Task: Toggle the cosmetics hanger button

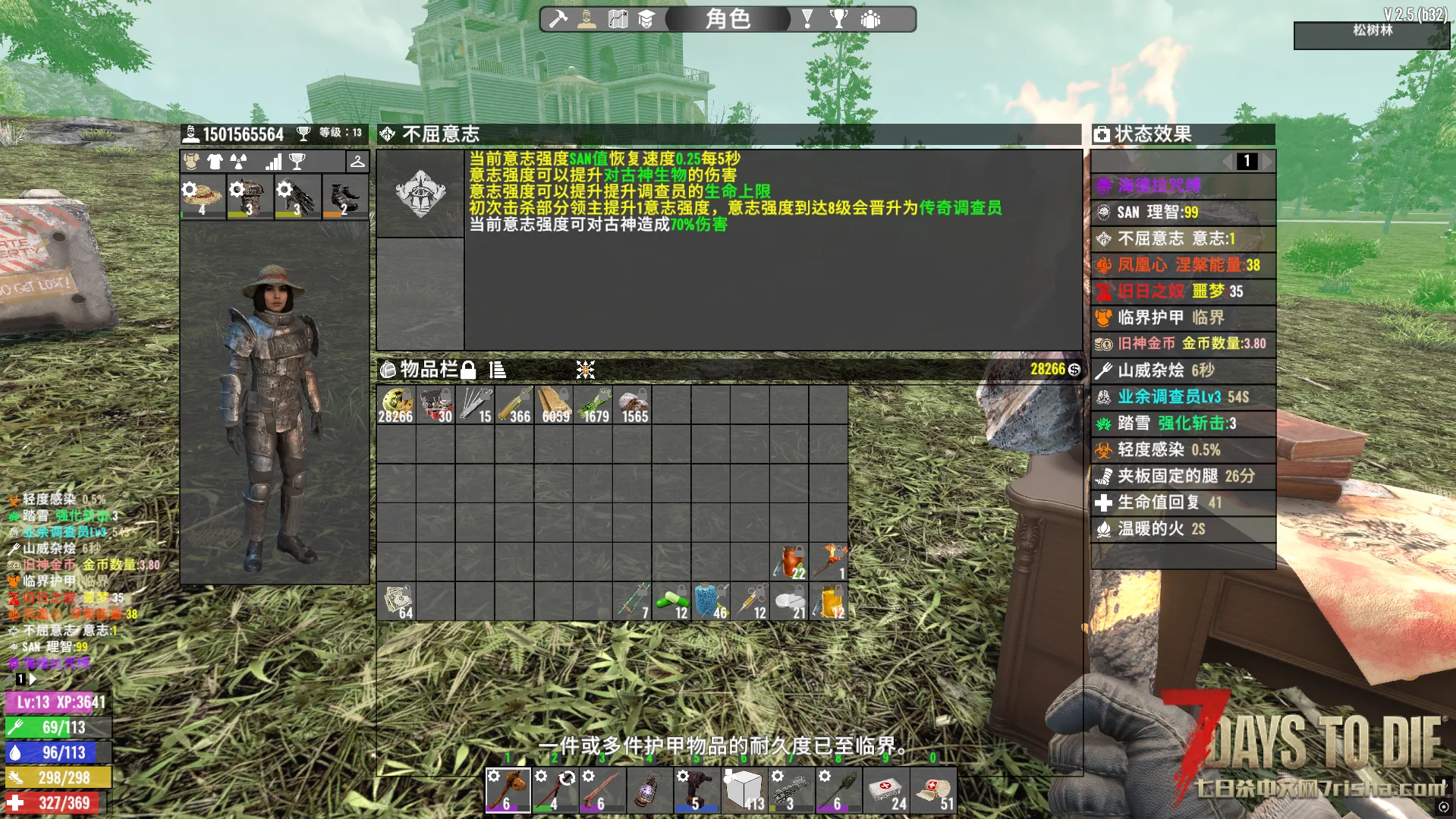Action: [357, 161]
